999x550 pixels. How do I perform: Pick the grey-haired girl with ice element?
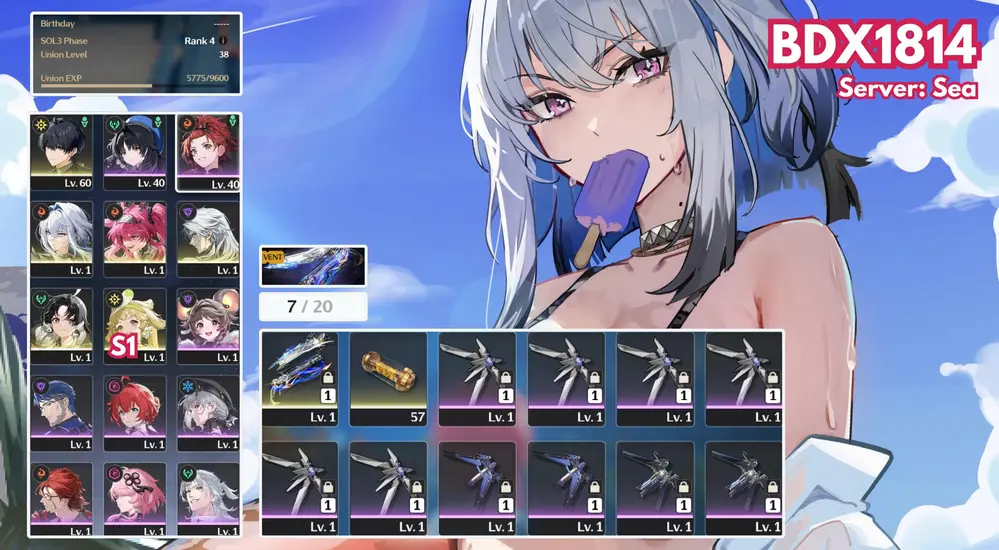207,412
